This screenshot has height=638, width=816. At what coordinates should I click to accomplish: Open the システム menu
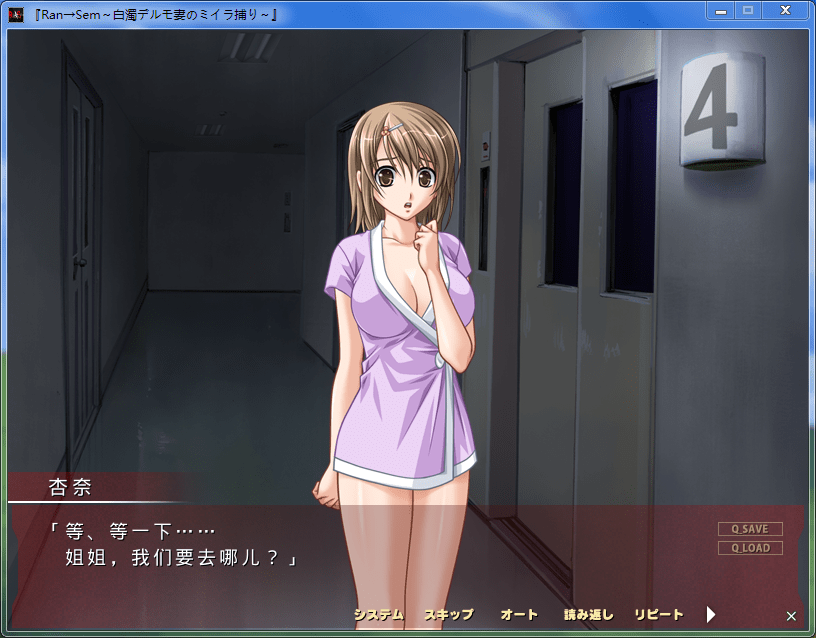378,614
